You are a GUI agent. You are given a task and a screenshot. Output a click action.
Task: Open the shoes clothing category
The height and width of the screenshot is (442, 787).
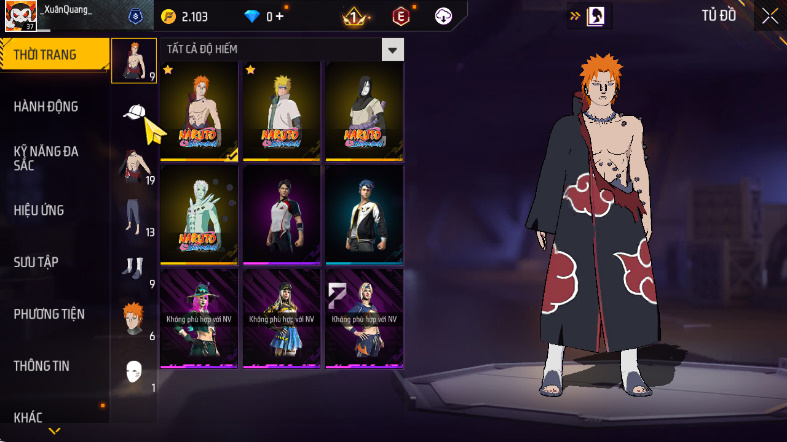[134, 268]
